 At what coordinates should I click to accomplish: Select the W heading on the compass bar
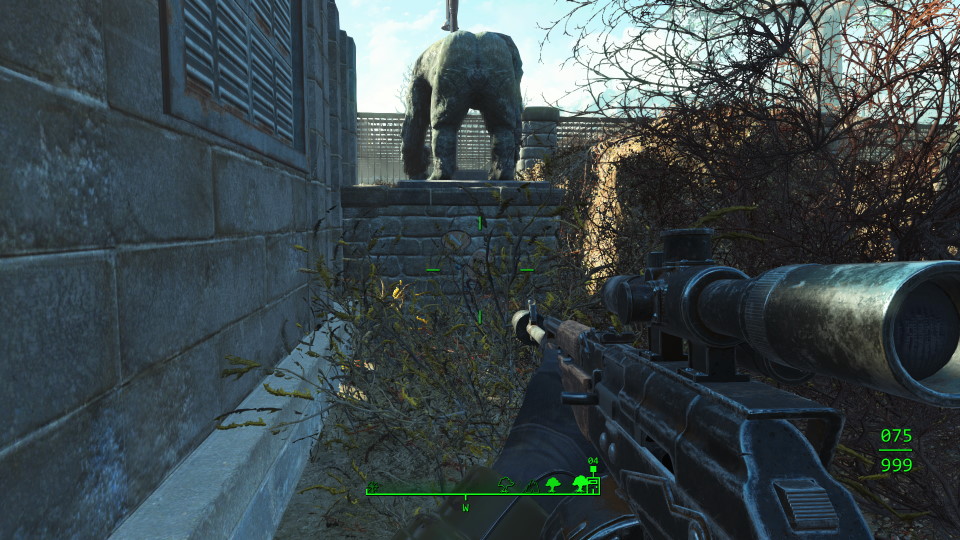click(x=465, y=507)
